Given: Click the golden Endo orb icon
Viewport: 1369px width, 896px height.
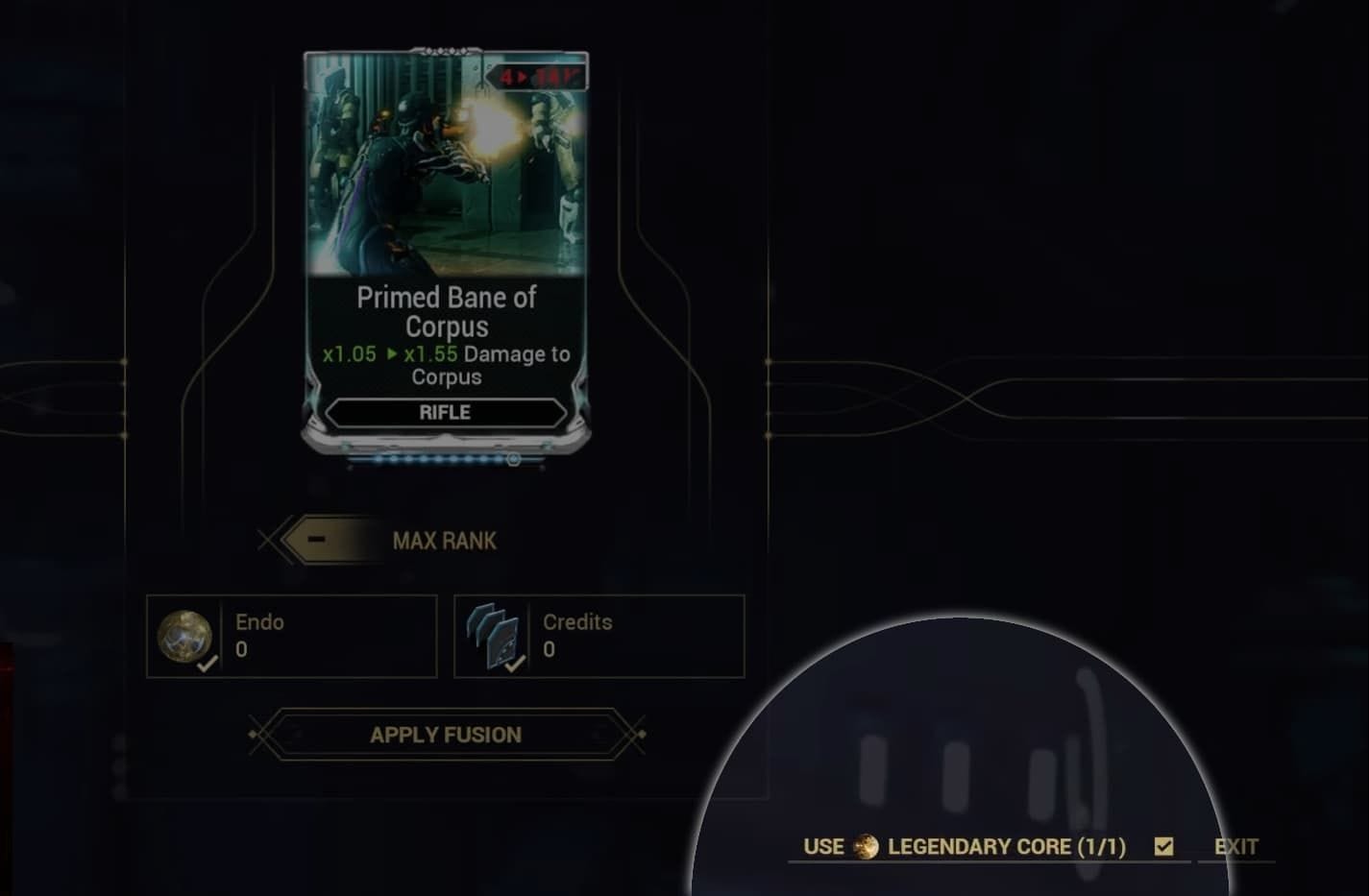Looking at the screenshot, I should click(x=186, y=636).
